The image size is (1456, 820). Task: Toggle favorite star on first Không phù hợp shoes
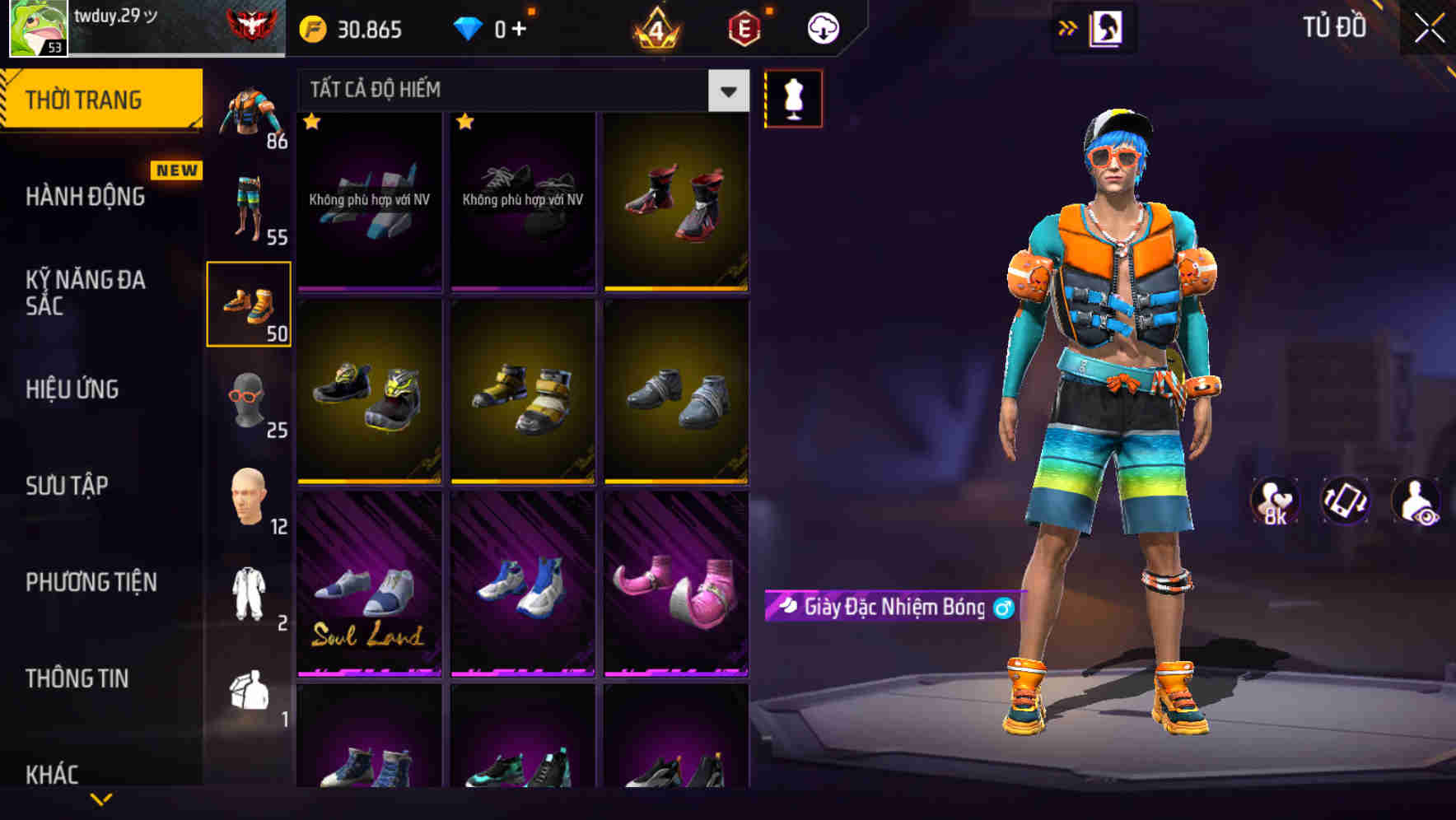311,122
